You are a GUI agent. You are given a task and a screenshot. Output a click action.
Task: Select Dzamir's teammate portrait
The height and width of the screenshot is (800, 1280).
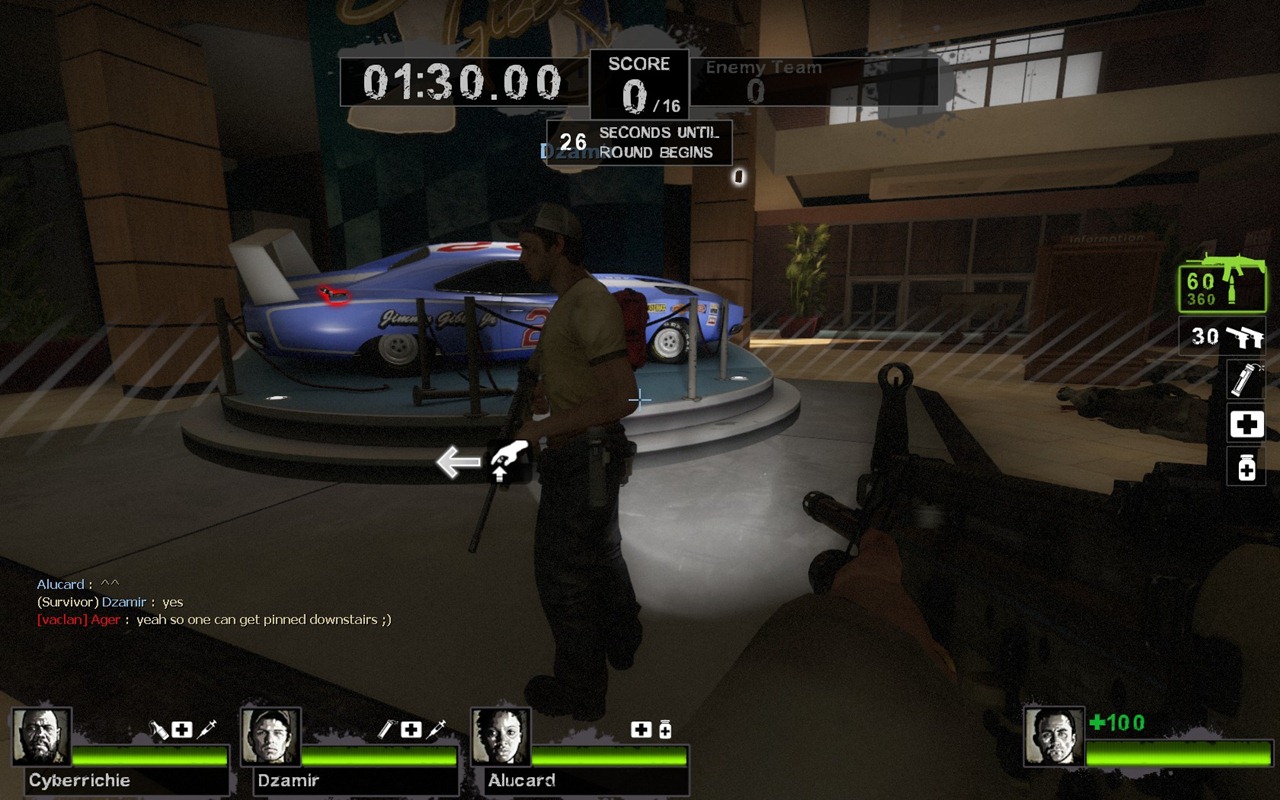271,737
